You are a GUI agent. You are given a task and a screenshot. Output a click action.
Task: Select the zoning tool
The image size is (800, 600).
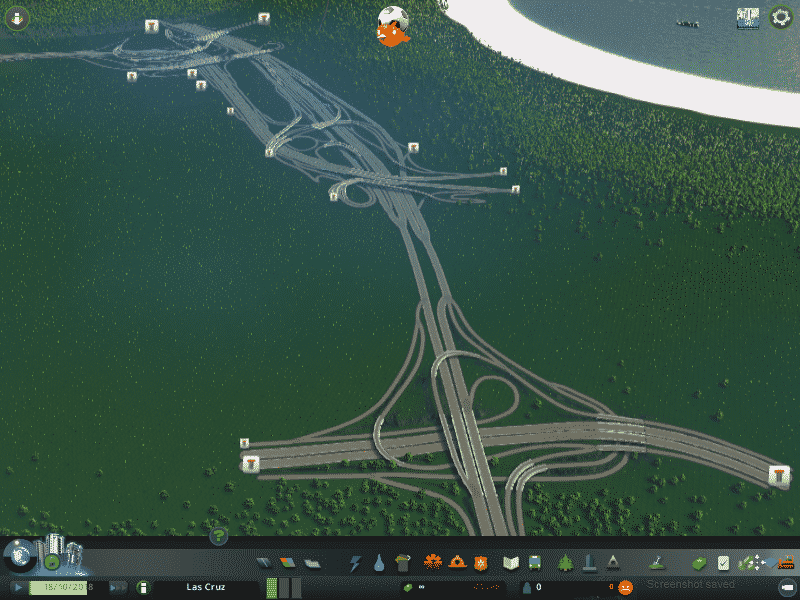(x=288, y=563)
